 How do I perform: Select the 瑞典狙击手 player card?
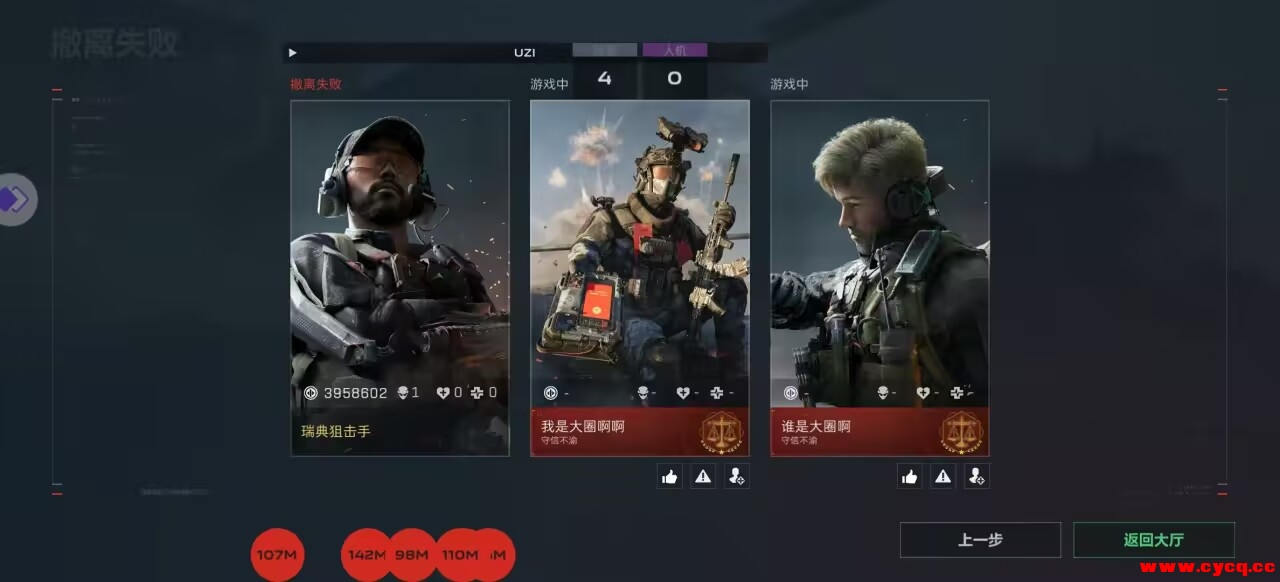point(400,278)
